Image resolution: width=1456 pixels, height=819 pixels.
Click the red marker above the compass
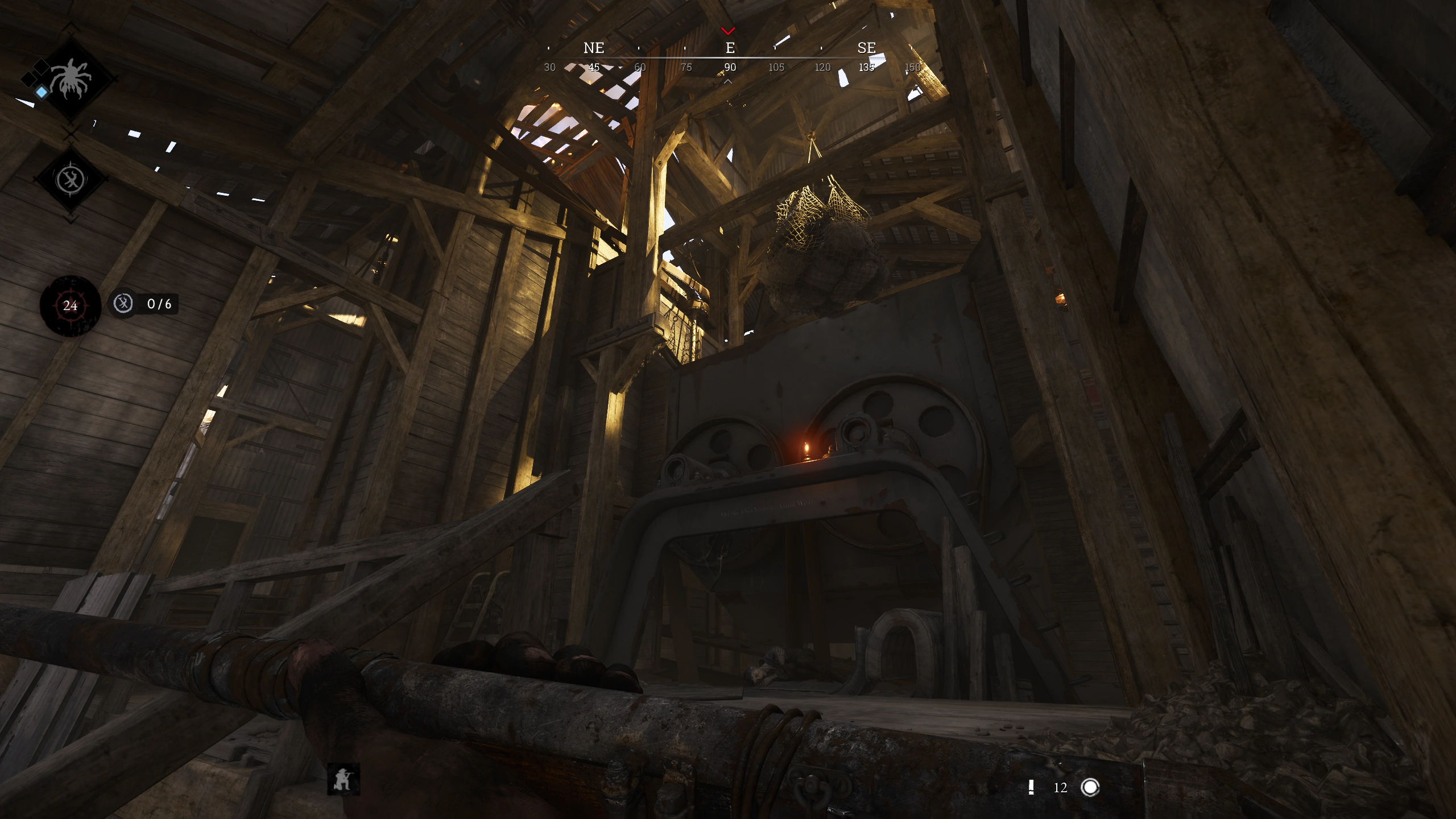[729, 32]
